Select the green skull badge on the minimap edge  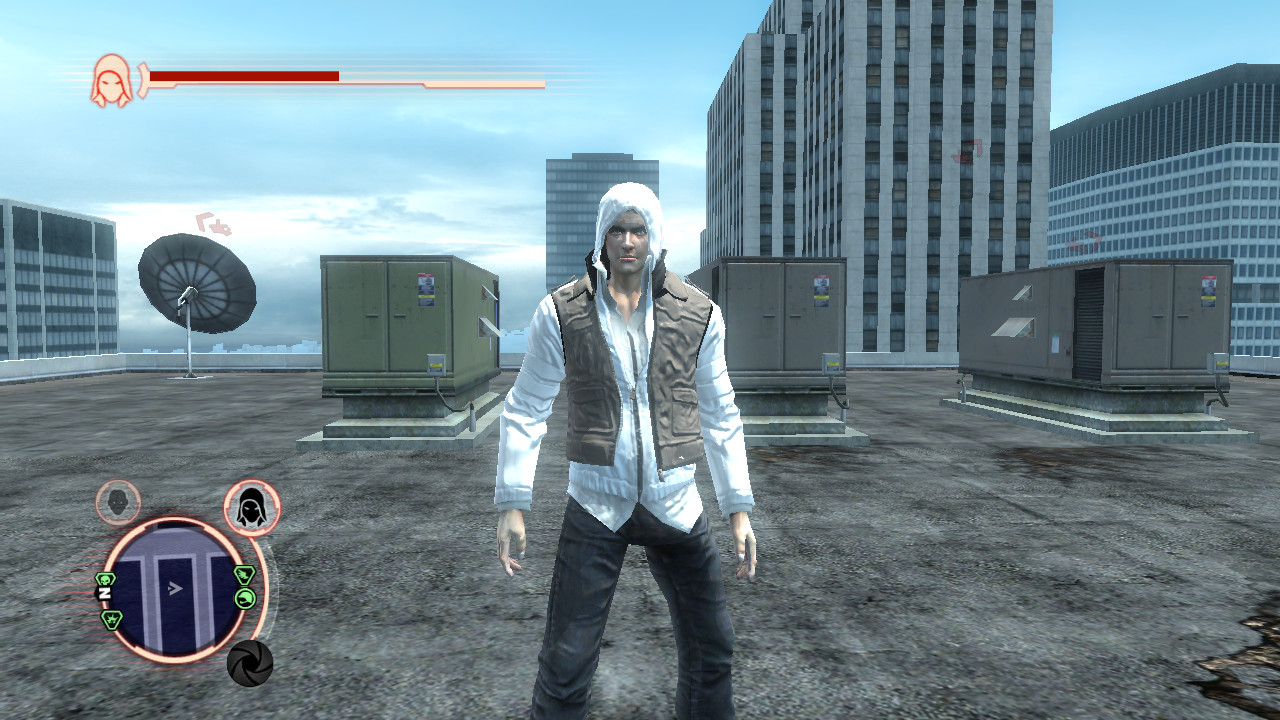(x=105, y=578)
